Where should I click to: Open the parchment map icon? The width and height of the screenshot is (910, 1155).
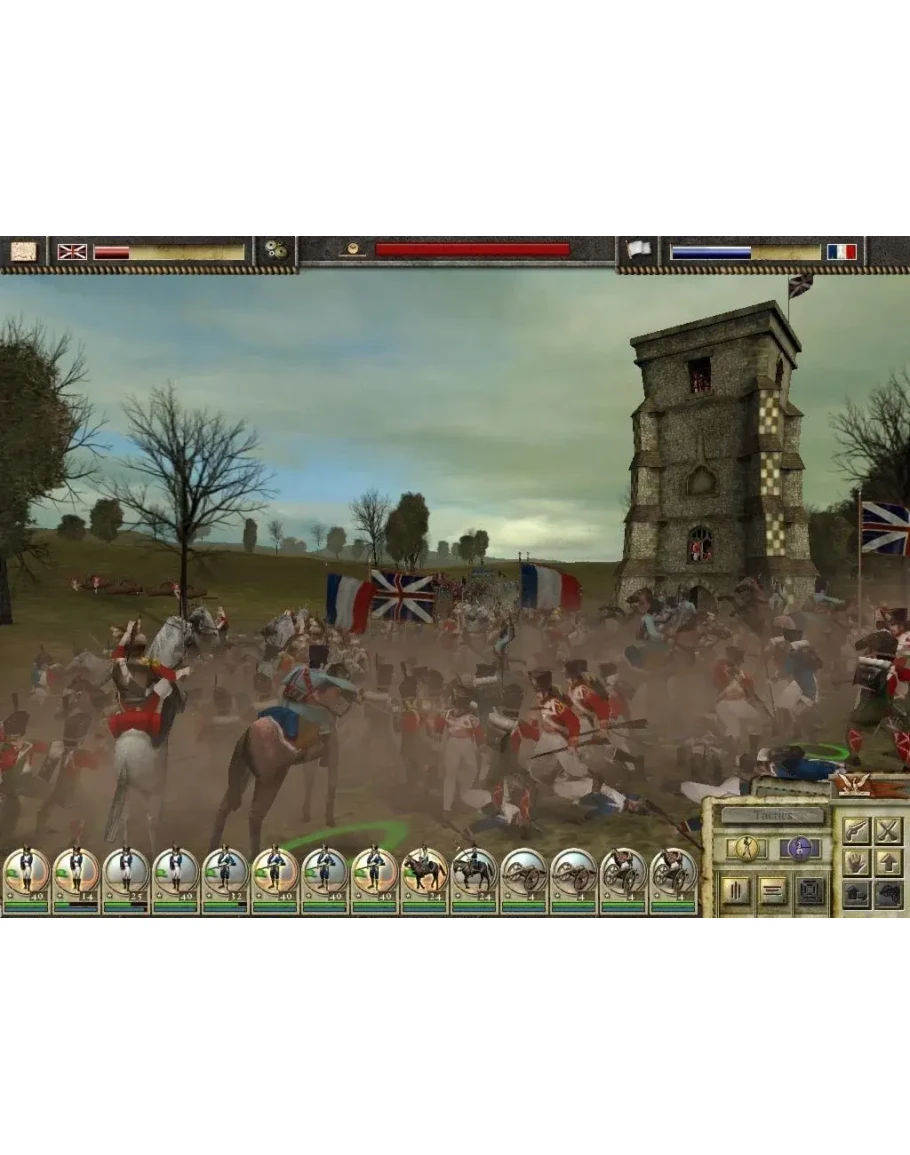pyautogui.click(x=23, y=251)
